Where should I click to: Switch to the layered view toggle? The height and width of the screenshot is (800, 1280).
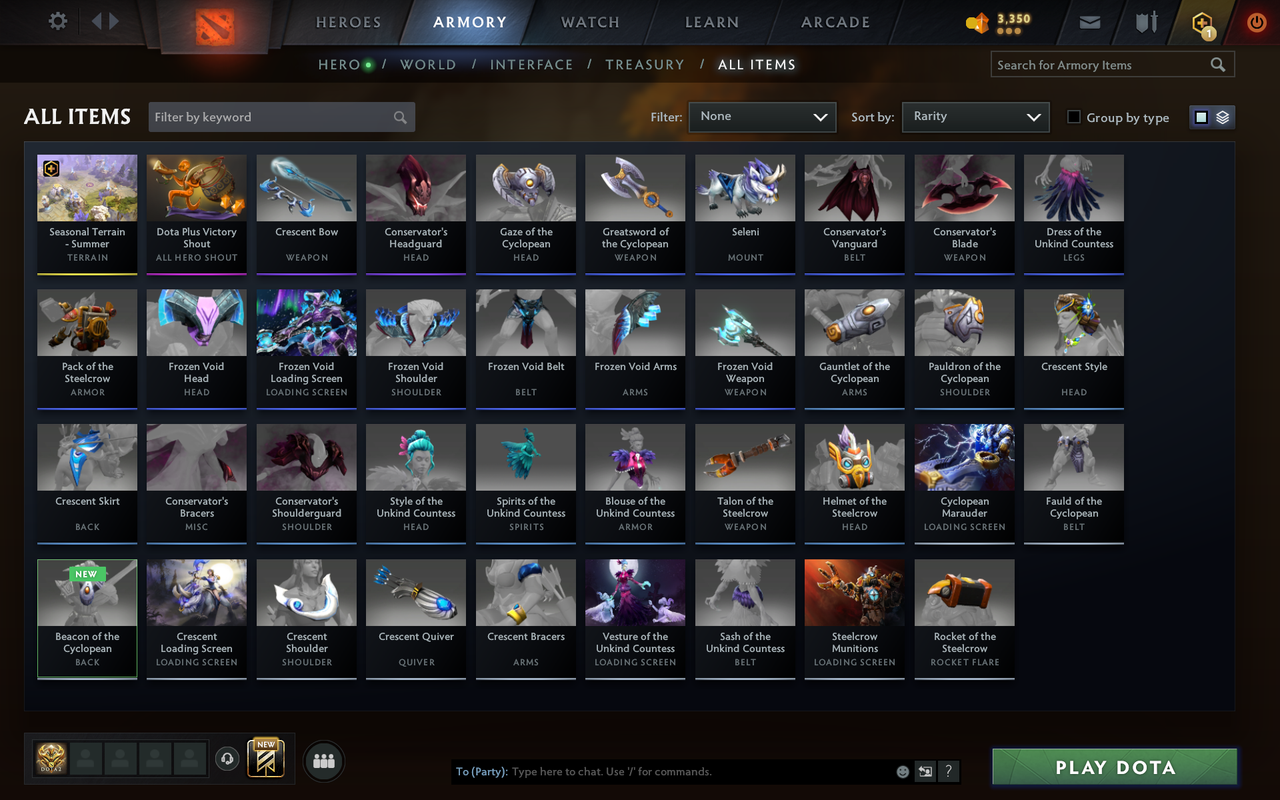(1220, 116)
